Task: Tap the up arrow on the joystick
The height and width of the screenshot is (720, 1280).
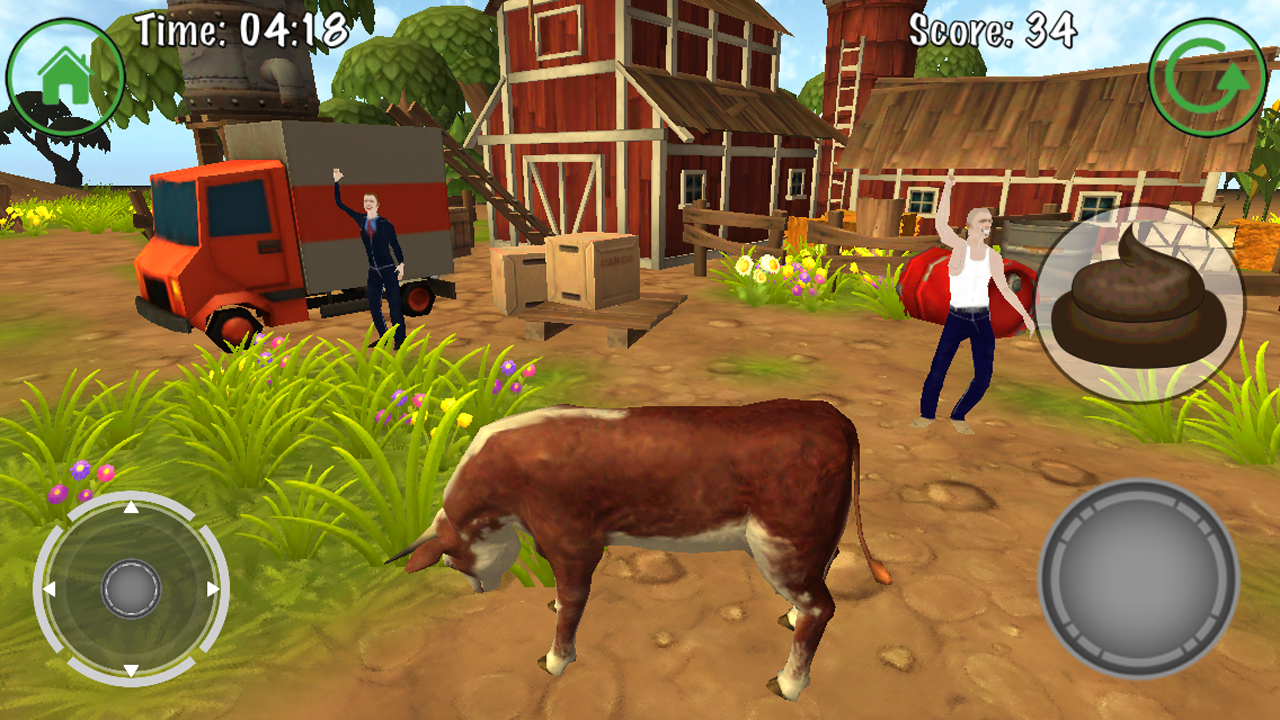Action: [129, 508]
